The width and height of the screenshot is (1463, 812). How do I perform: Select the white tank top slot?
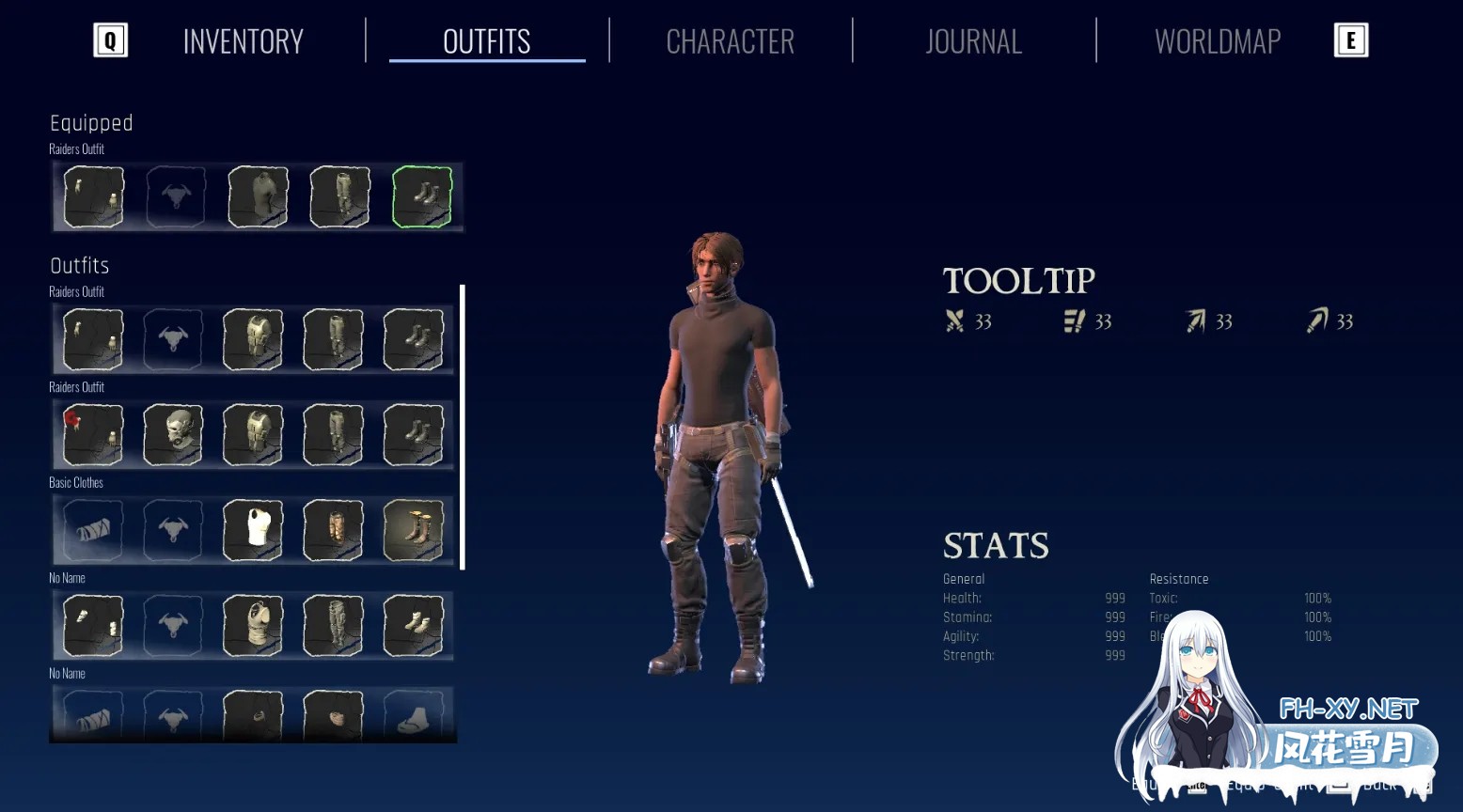253,530
